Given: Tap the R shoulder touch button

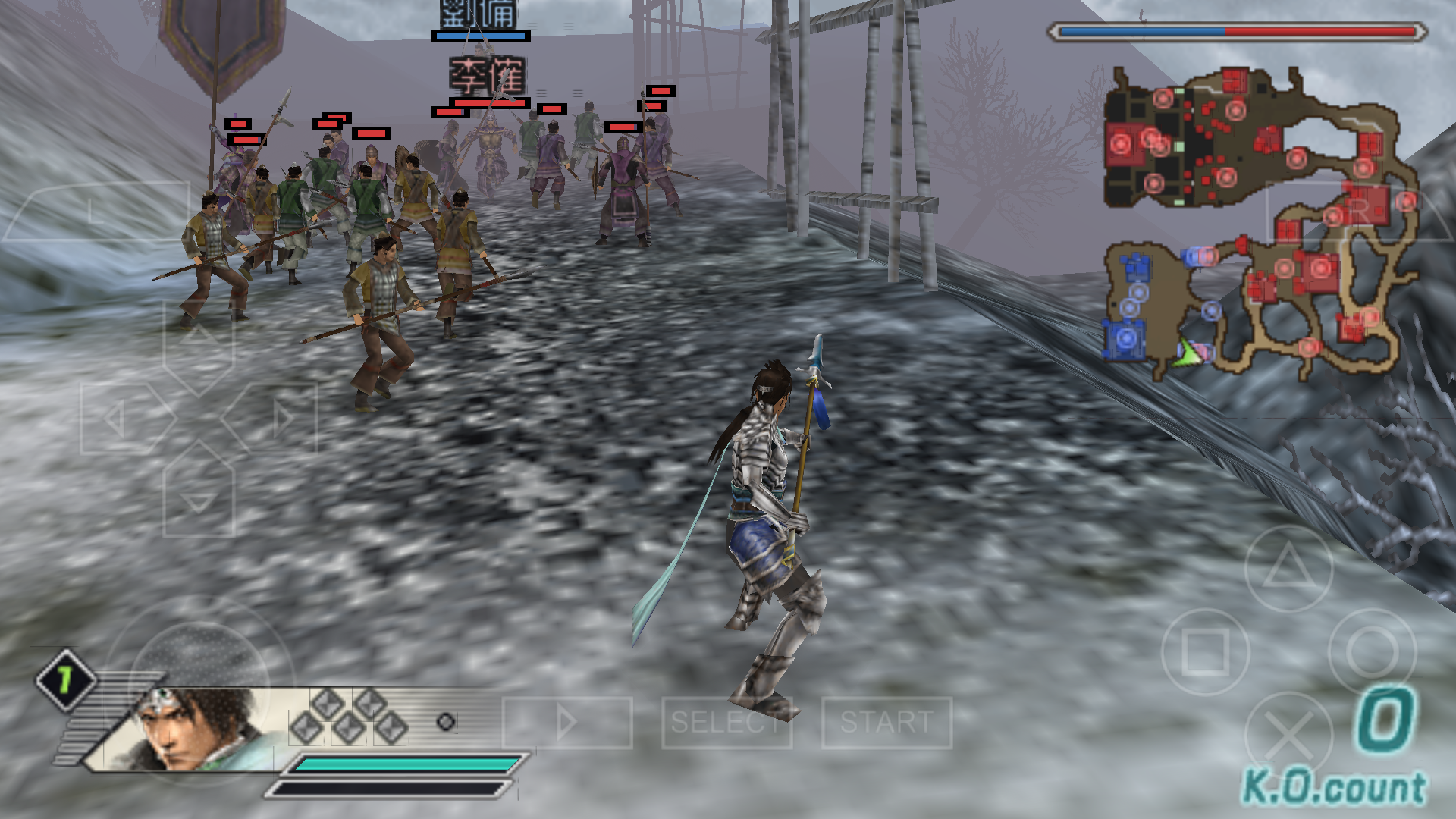Looking at the screenshot, I should coord(1357,212).
